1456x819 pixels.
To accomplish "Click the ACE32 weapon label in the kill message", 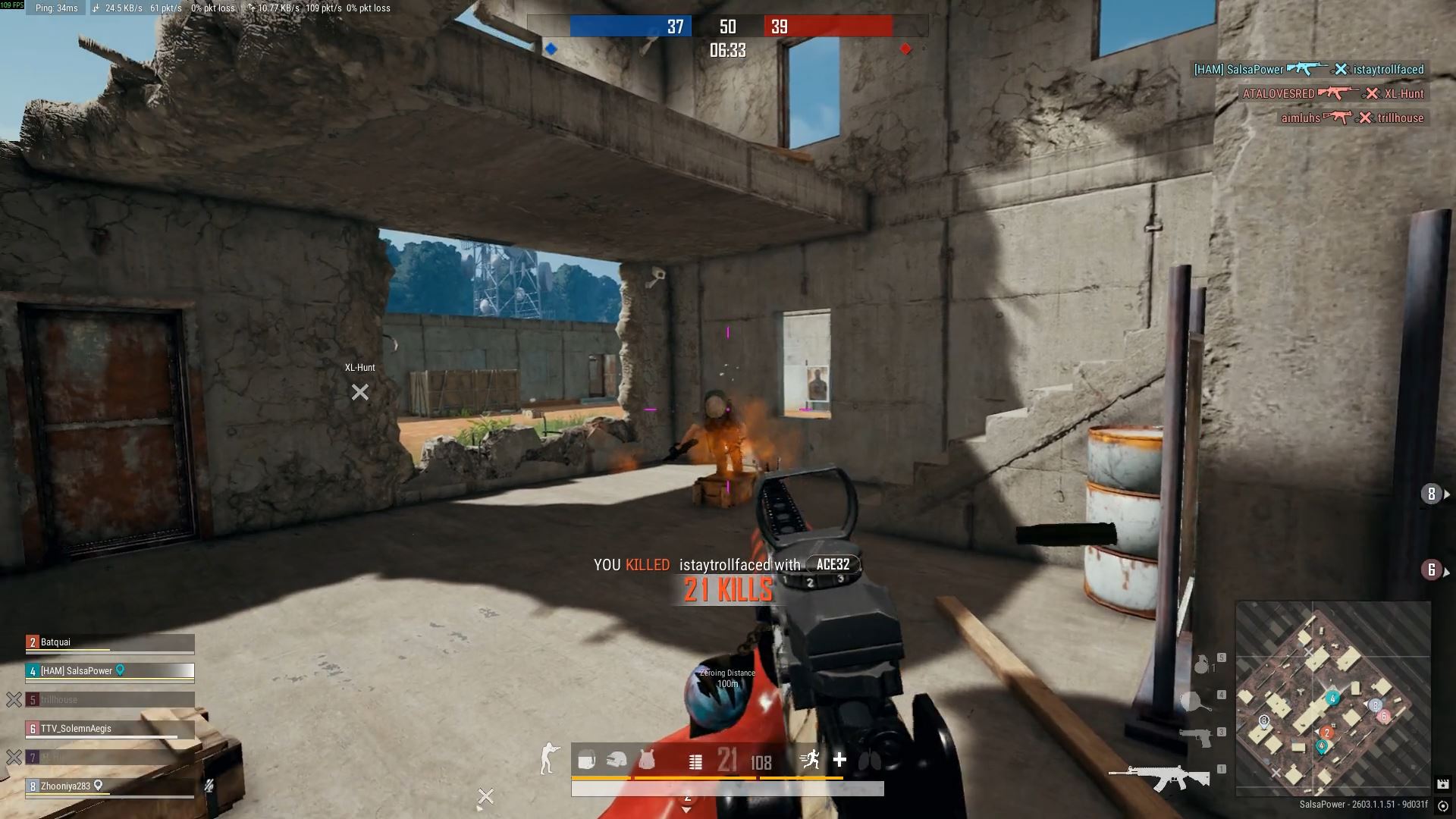I will (x=833, y=564).
